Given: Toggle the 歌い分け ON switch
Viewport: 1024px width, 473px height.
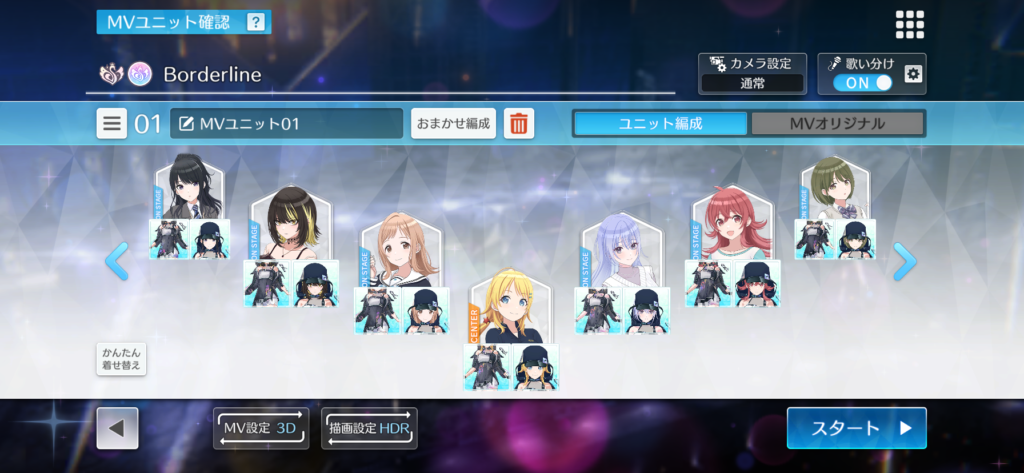Looking at the screenshot, I should click(862, 83).
